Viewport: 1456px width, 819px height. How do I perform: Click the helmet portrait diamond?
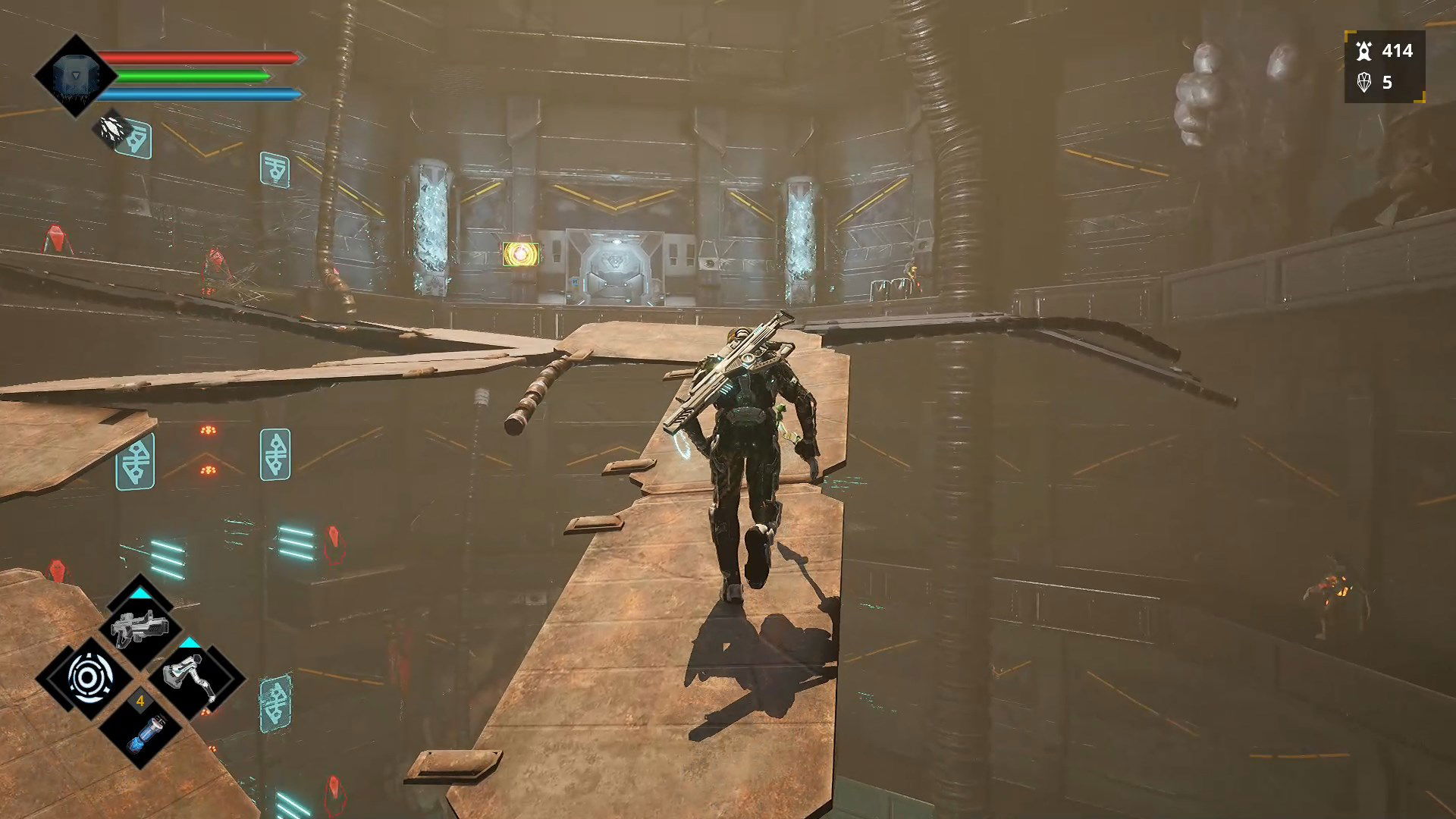pyautogui.click(x=75, y=76)
